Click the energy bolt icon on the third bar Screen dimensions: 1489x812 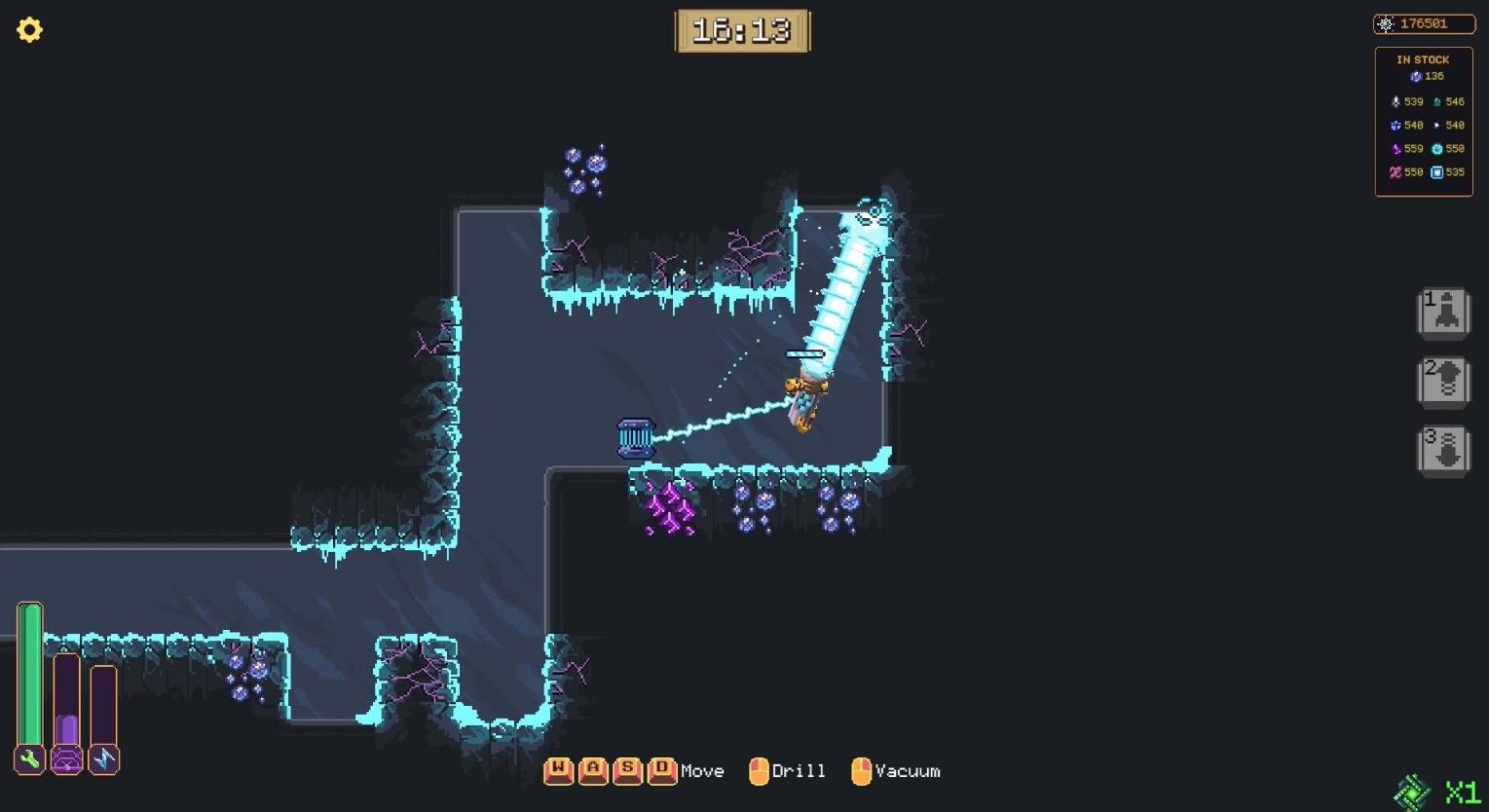click(x=102, y=758)
